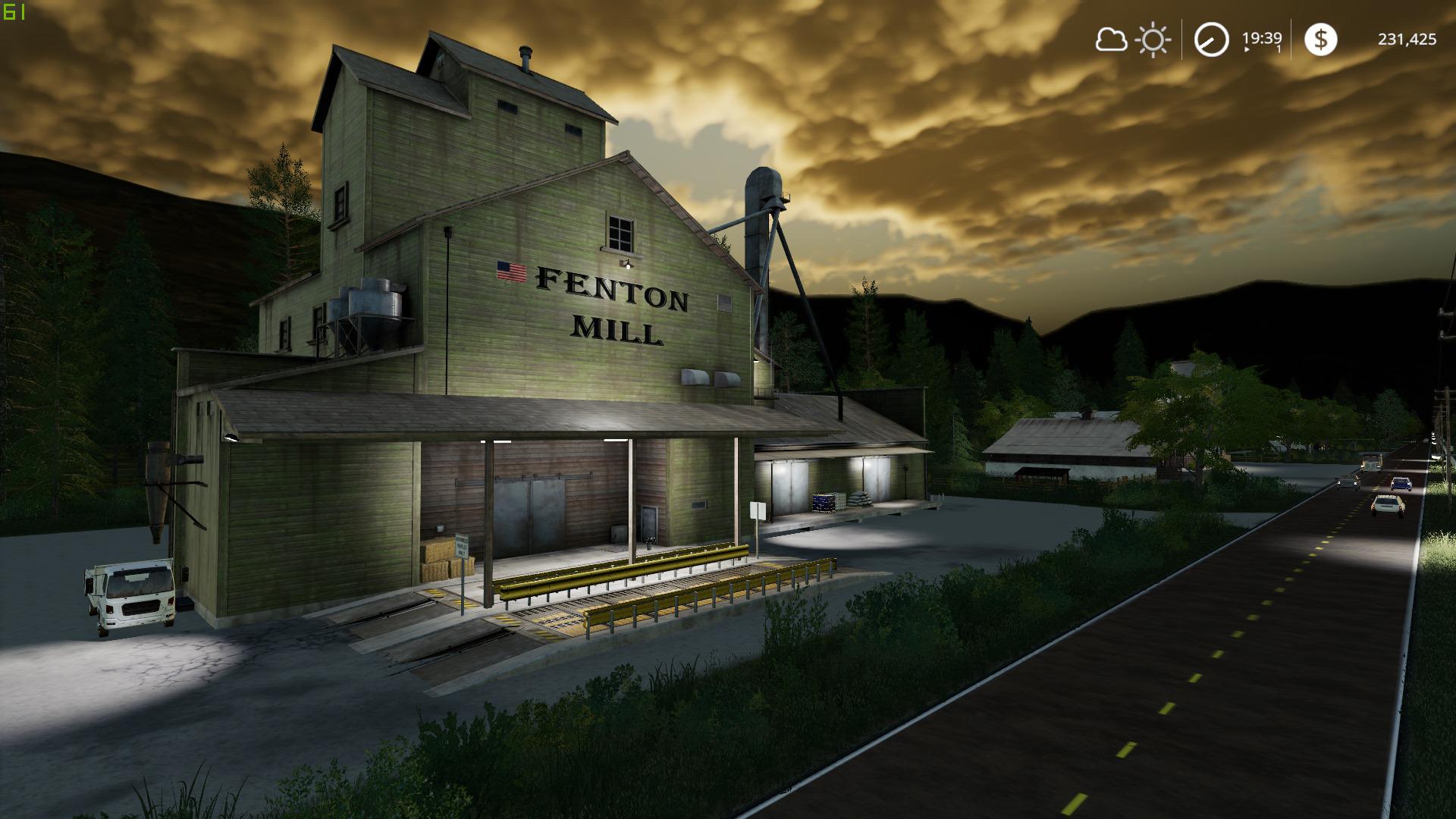Click the cloudy weather forecast icon
Image resolution: width=1456 pixels, height=819 pixels.
click(1111, 39)
